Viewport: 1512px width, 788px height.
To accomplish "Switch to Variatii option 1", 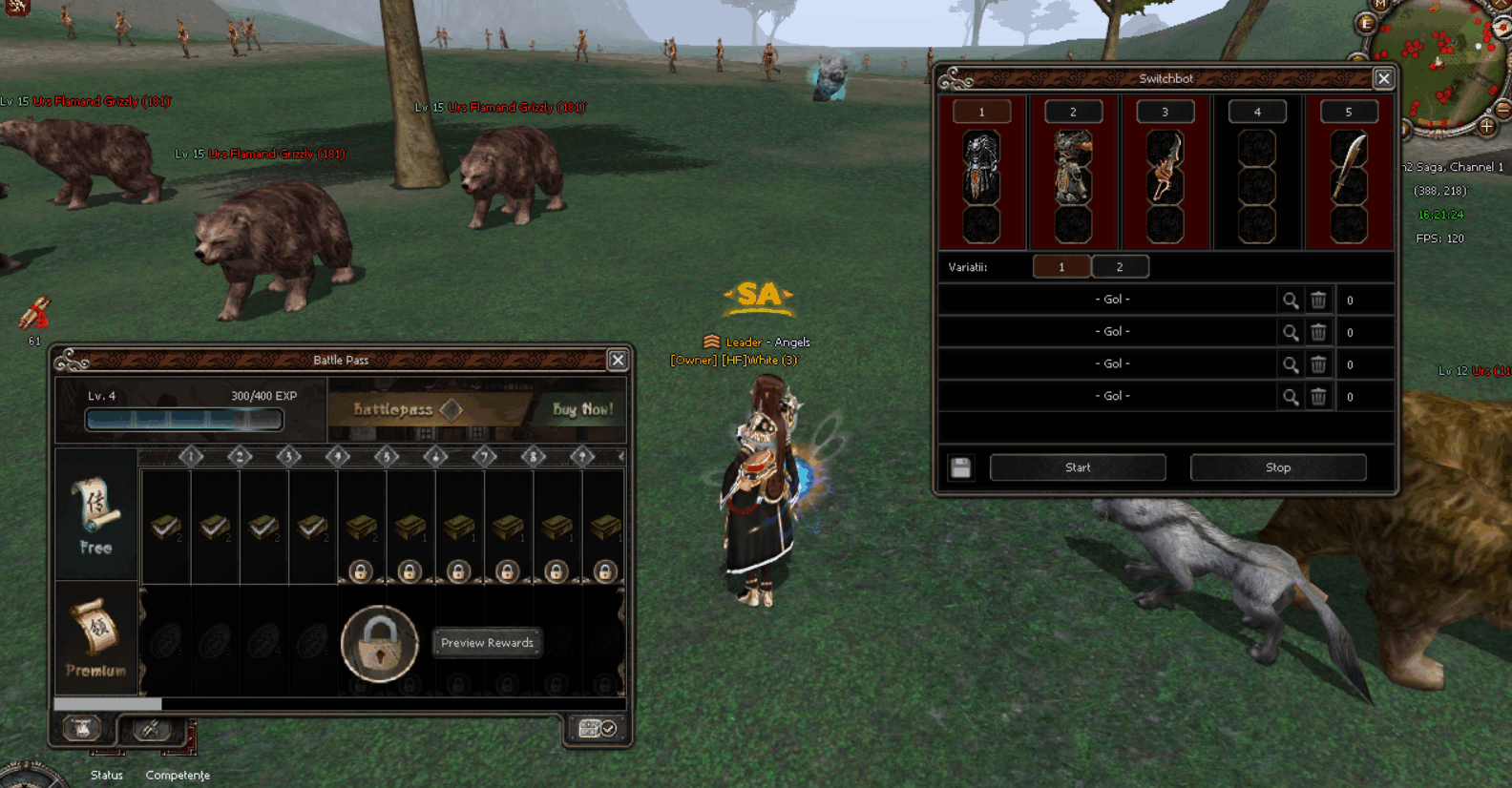I will (x=1060, y=267).
